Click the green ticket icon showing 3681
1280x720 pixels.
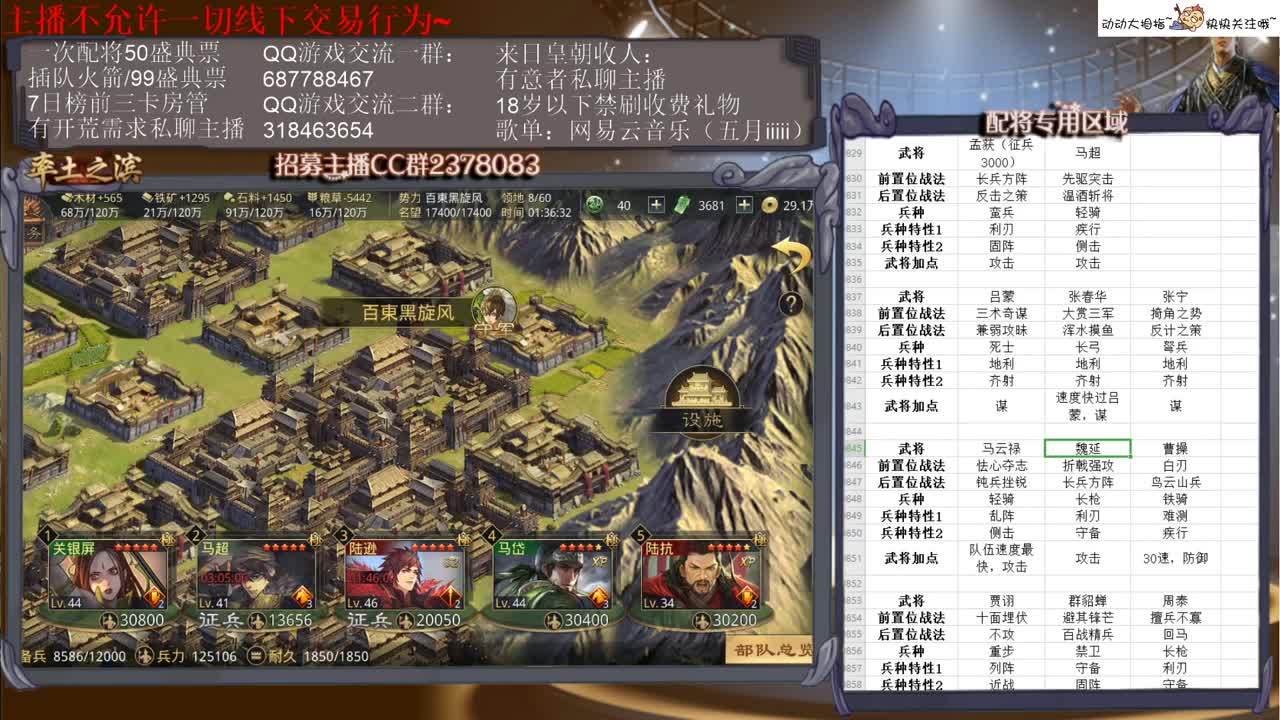[x=682, y=205]
